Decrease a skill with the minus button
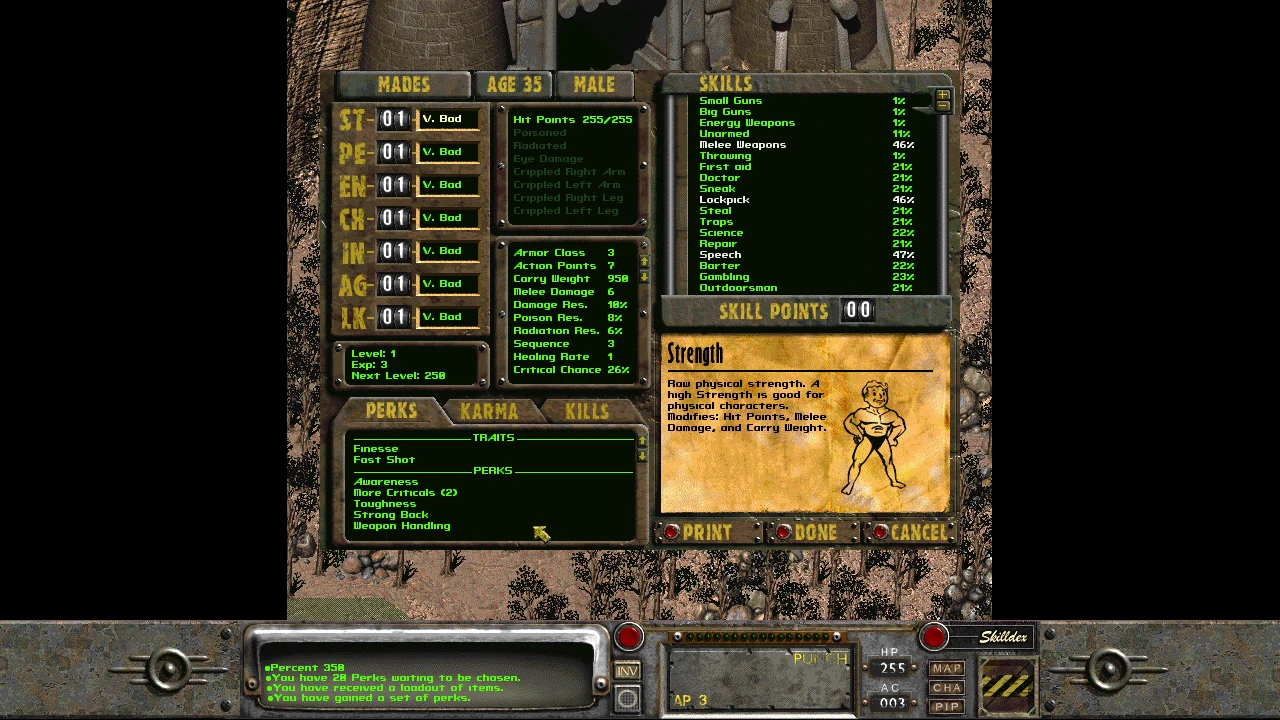Viewport: 1280px width, 720px height. (x=941, y=104)
